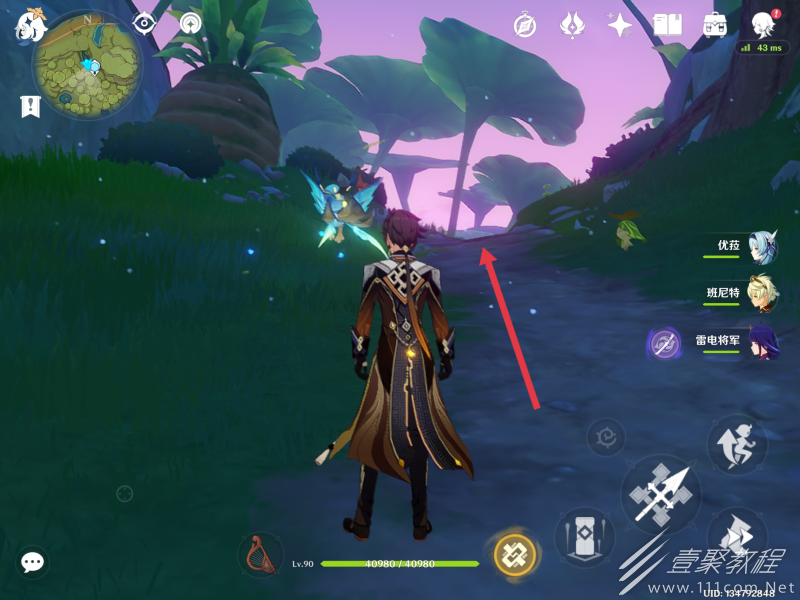Open the Paimon main menu
The width and height of the screenshot is (800, 600).
click(x=28, y=24)
